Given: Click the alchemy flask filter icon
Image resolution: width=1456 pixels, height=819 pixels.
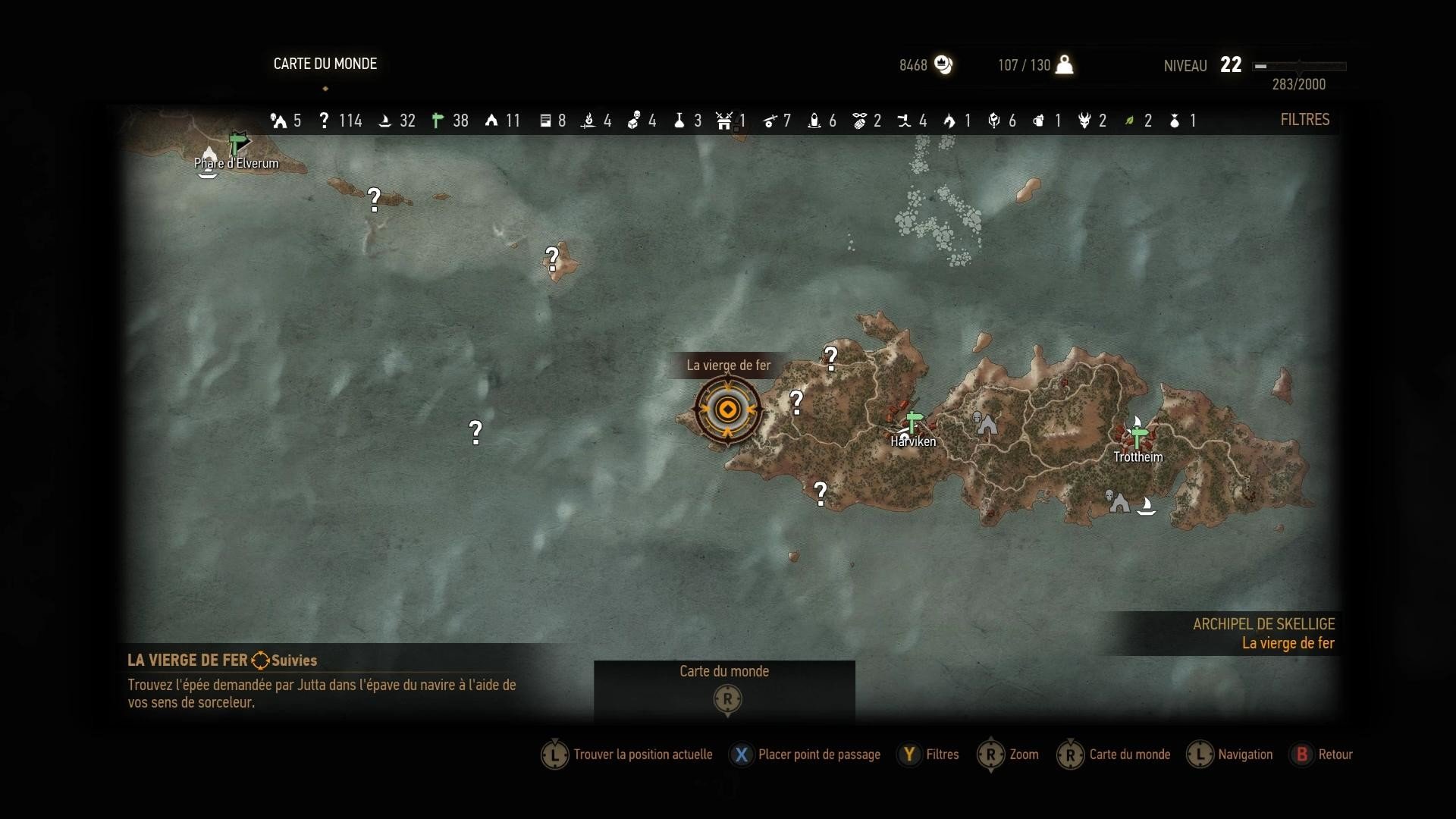Looking at the screenshot, I should 680,120.
